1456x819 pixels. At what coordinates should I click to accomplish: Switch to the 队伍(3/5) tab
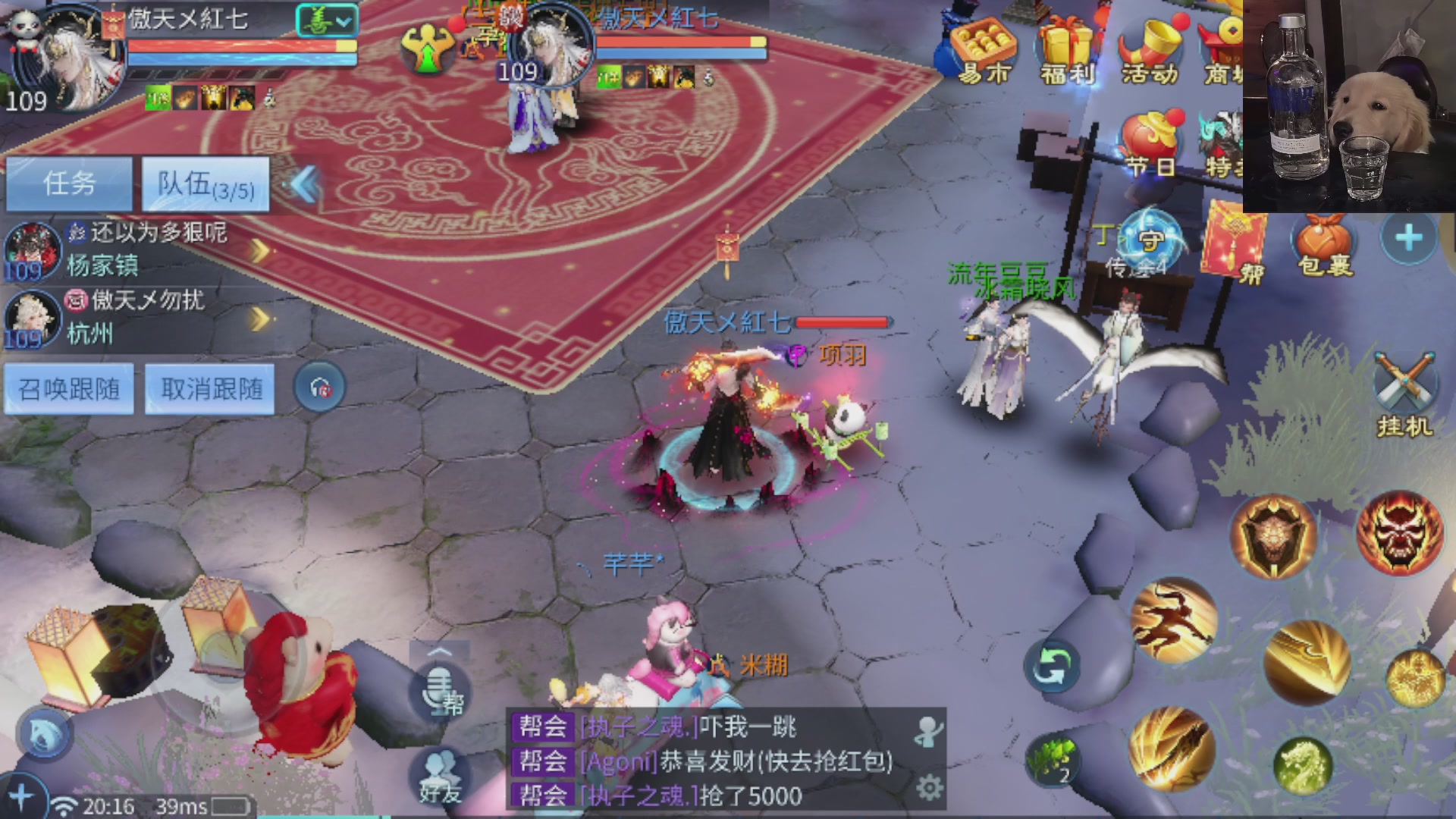(206, 184)
